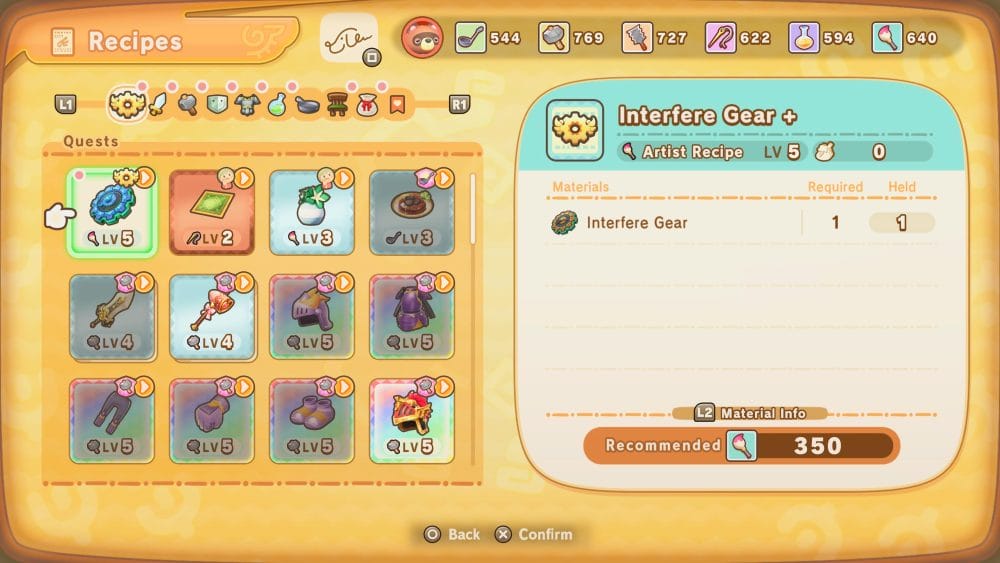Switch to the sword recipes tab
Screen dimensions: 1000x563
coord(157,103)
